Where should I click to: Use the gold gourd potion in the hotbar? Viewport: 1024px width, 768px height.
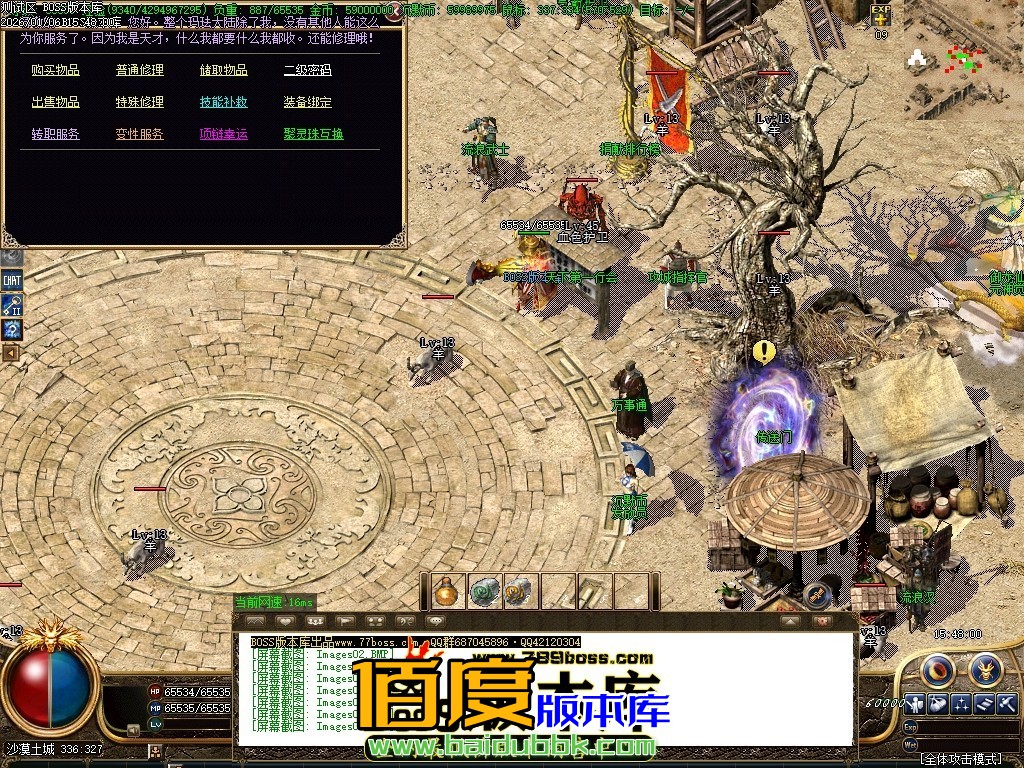pos(447,591)
